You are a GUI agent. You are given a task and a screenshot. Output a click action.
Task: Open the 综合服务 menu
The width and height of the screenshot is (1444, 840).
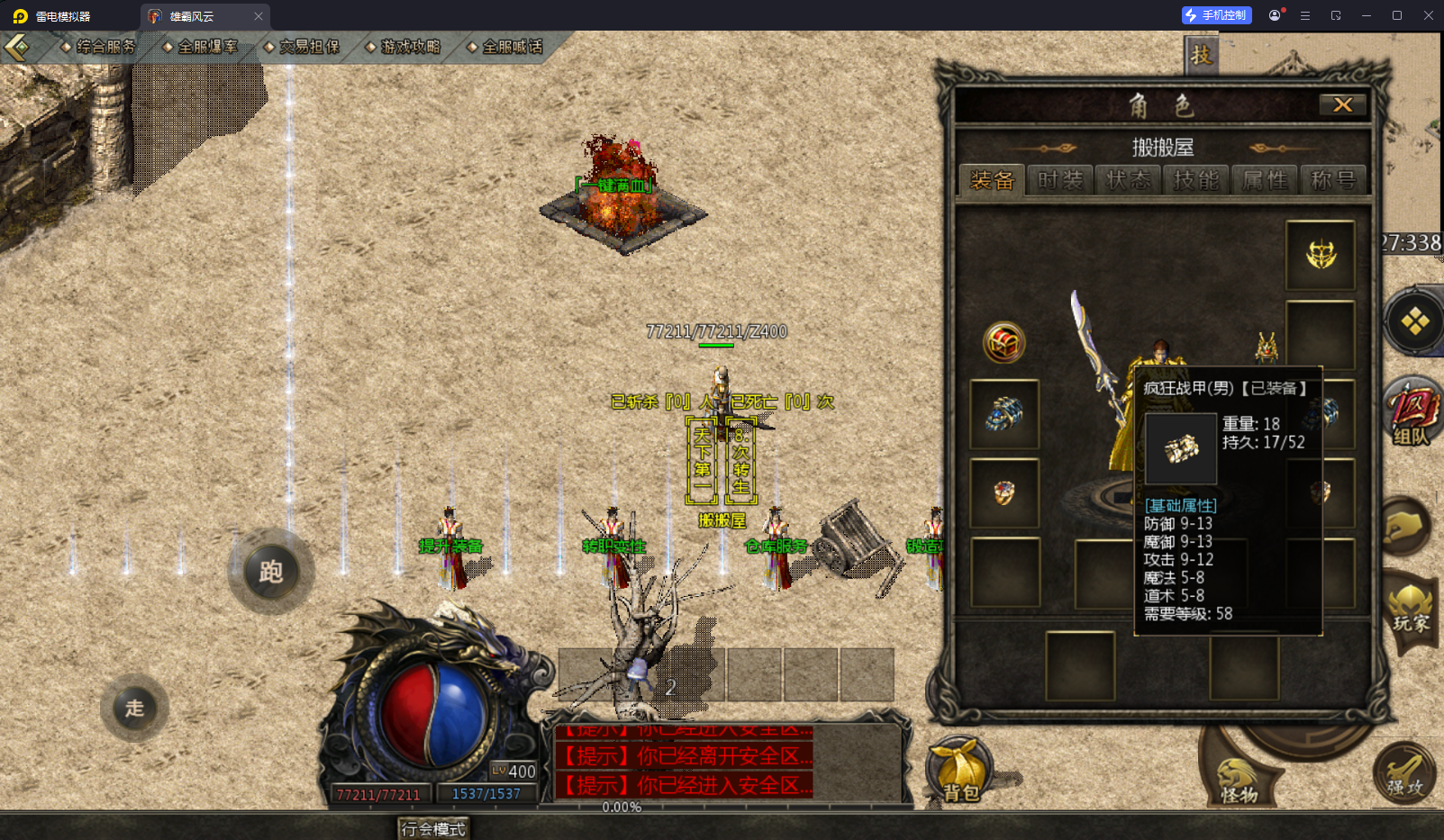pyautogui.click(x=99, y=47)
